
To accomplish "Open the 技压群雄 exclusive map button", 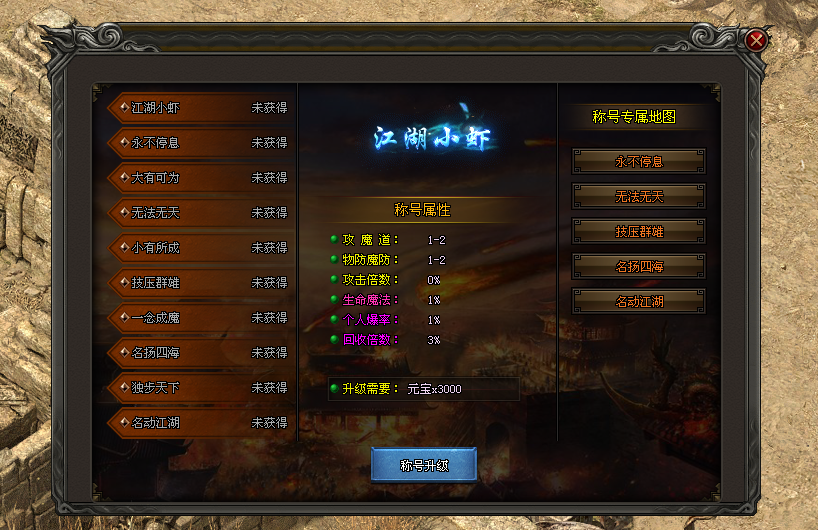I will coord(639,231).
